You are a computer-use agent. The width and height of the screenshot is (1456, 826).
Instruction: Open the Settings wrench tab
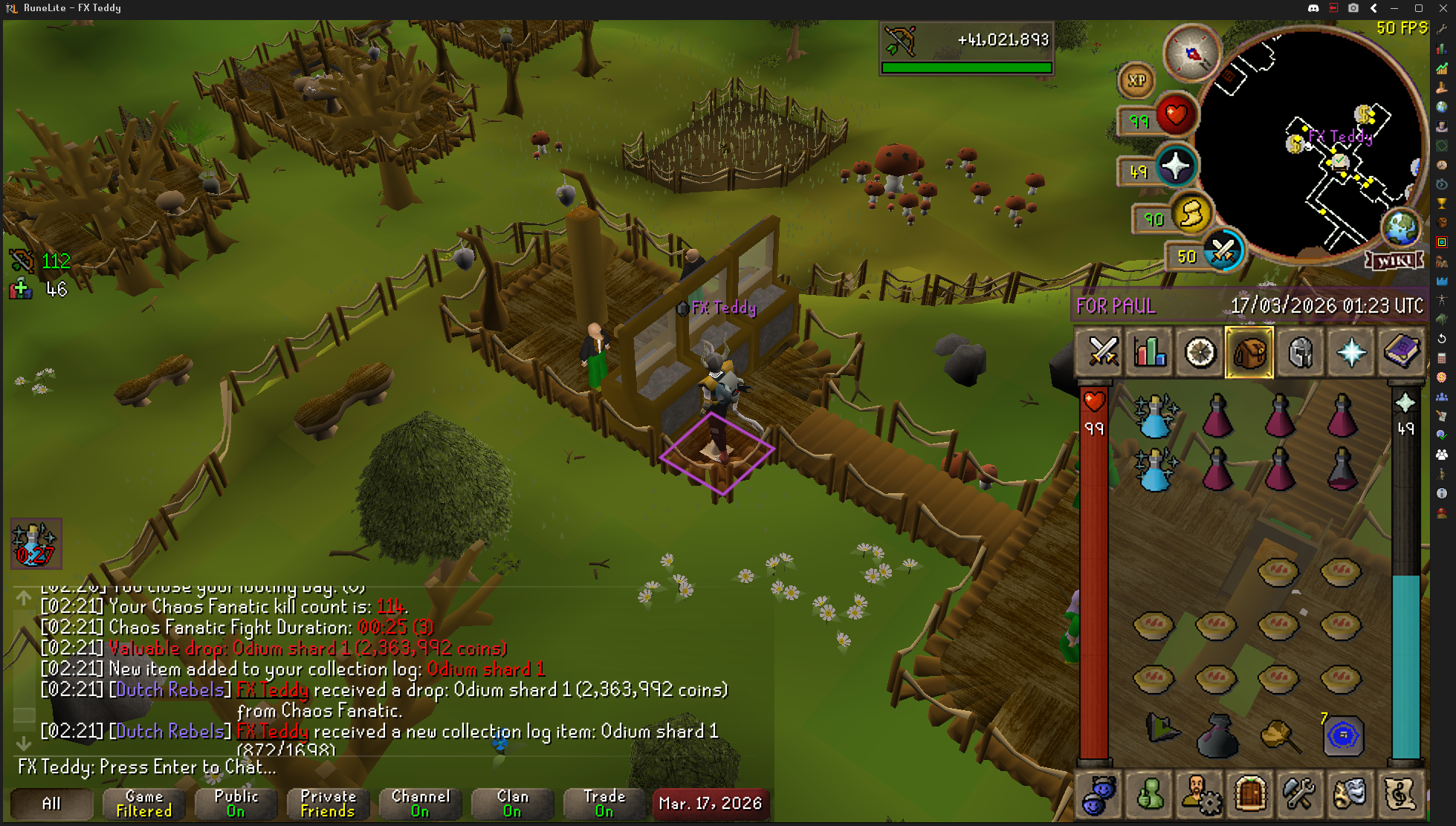pos(1300,794)
